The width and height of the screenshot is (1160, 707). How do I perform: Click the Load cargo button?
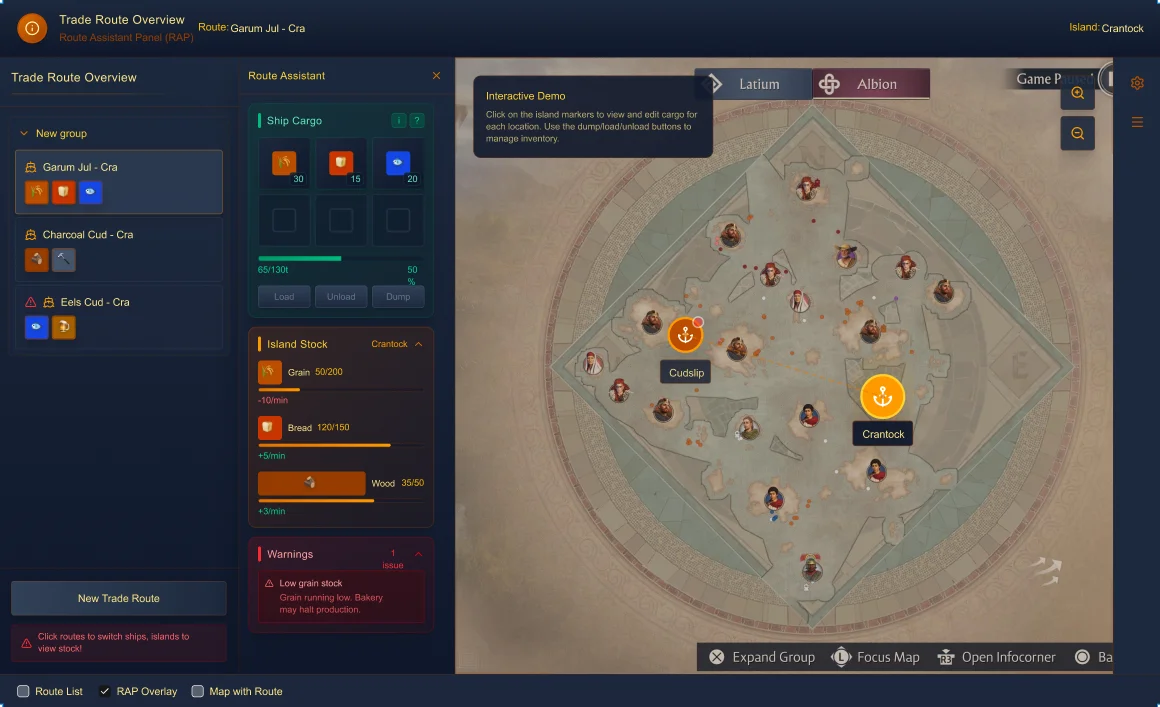point(284,297)
